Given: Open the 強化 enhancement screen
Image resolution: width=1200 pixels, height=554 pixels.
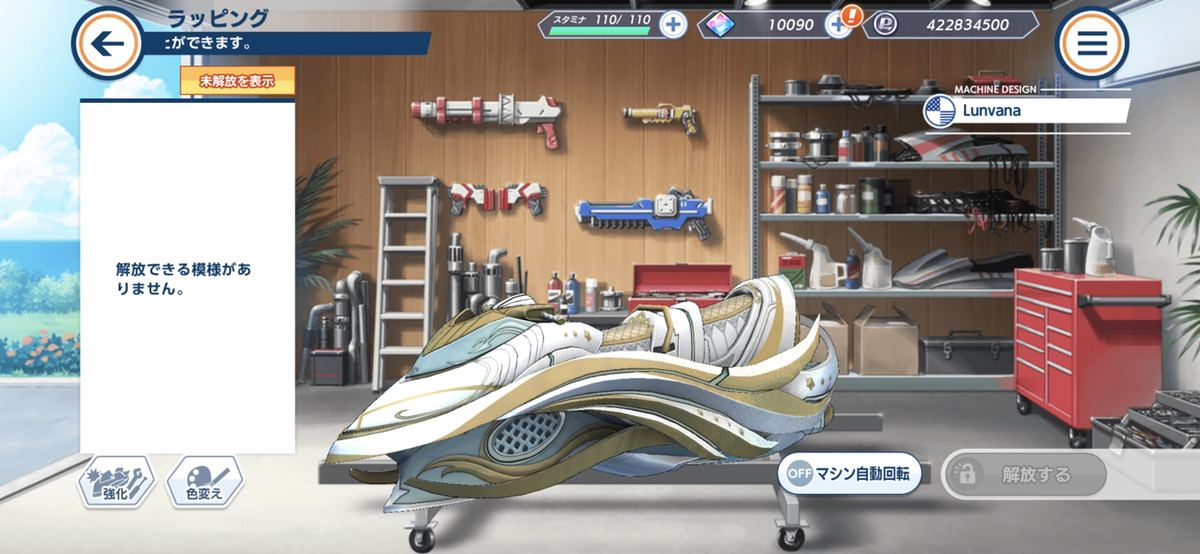Looking at the screenshot, I should click(117, 483).
